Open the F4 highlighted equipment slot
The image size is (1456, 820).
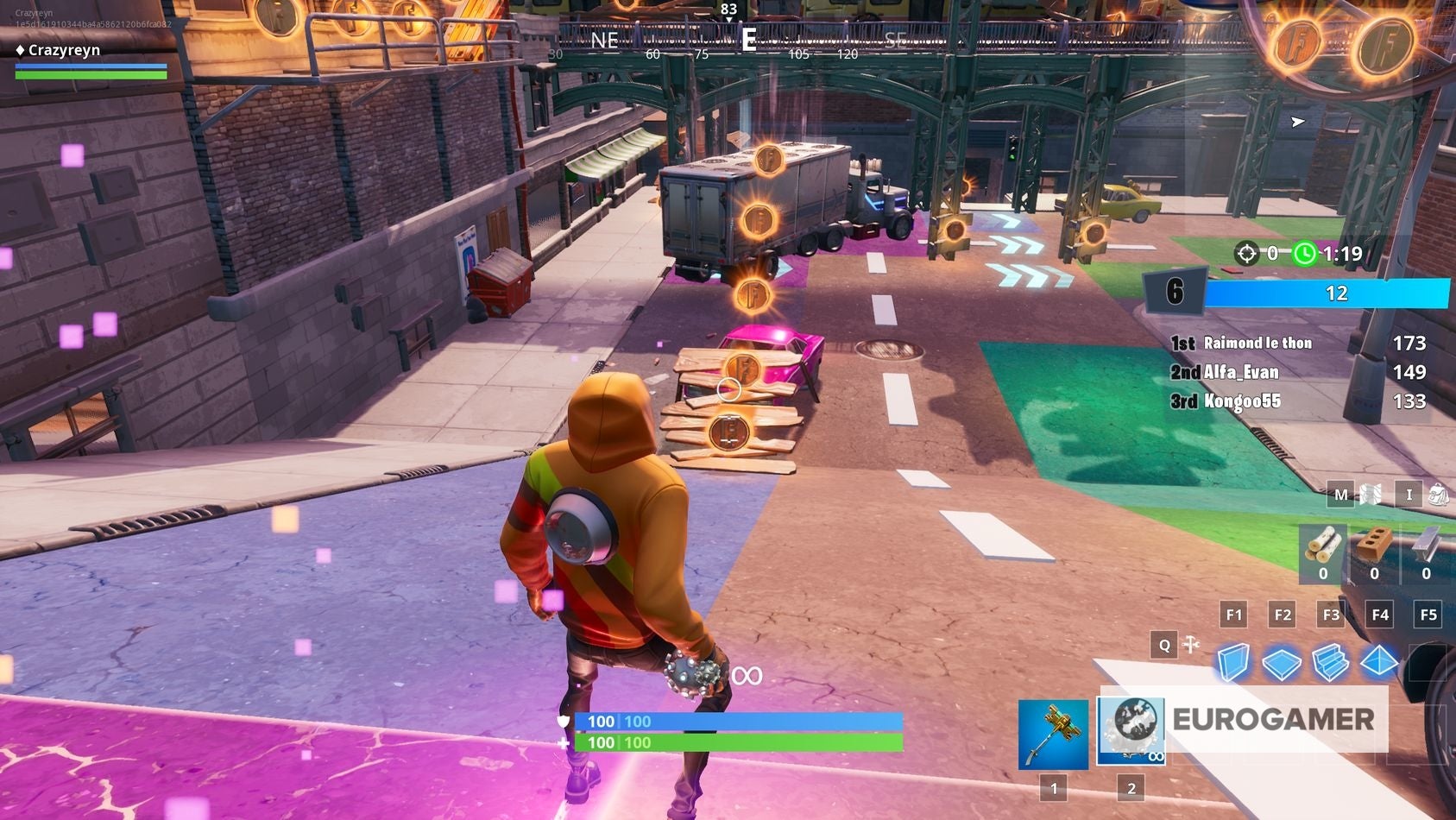coord(1379,615)
